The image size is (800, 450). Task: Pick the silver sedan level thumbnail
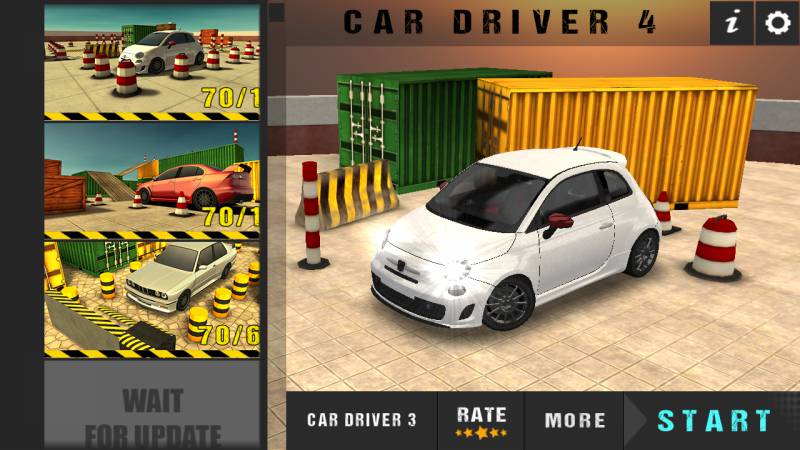click(x=152, y=296)
